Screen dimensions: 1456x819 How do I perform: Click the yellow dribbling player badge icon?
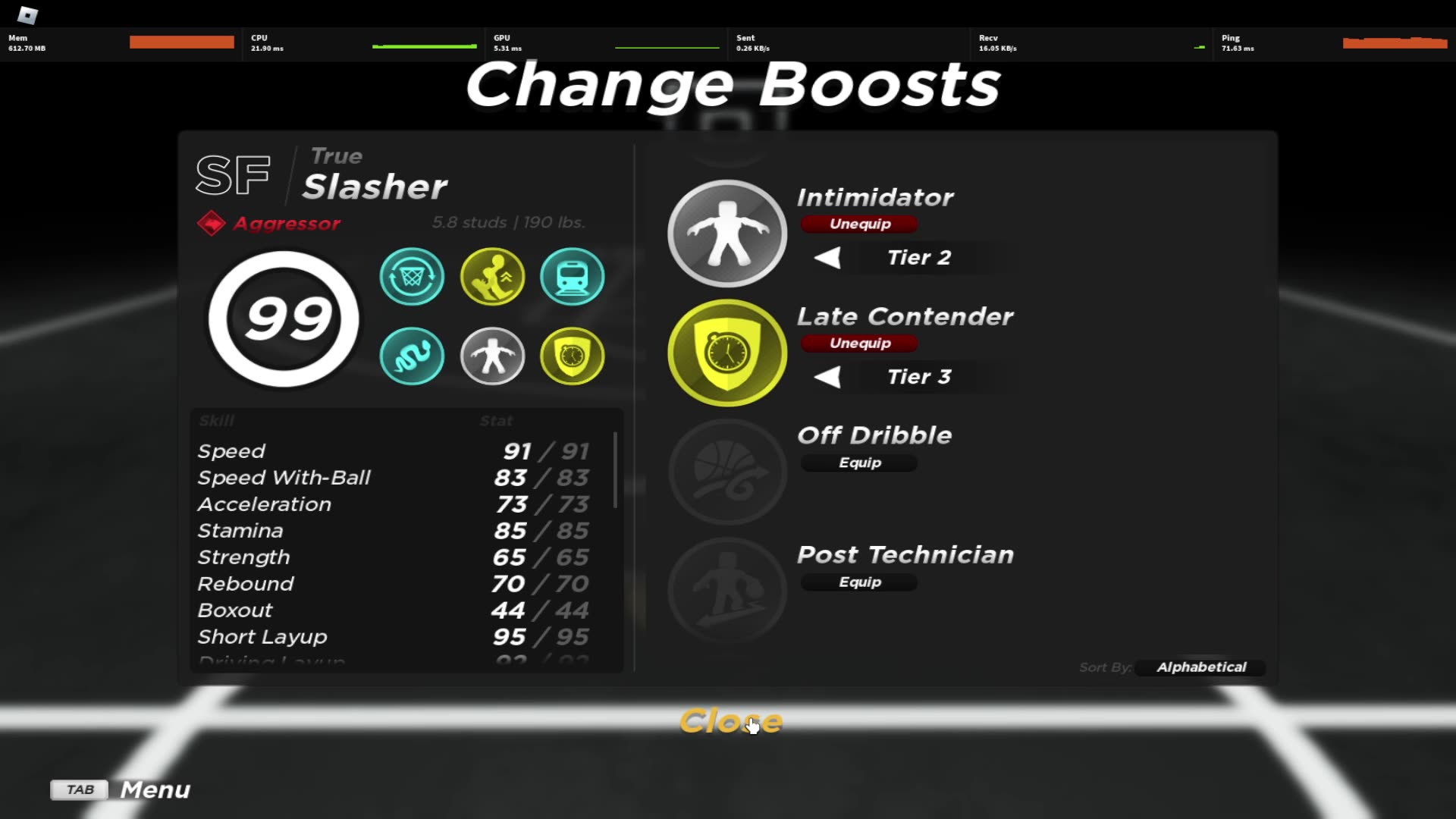[492, 277]
